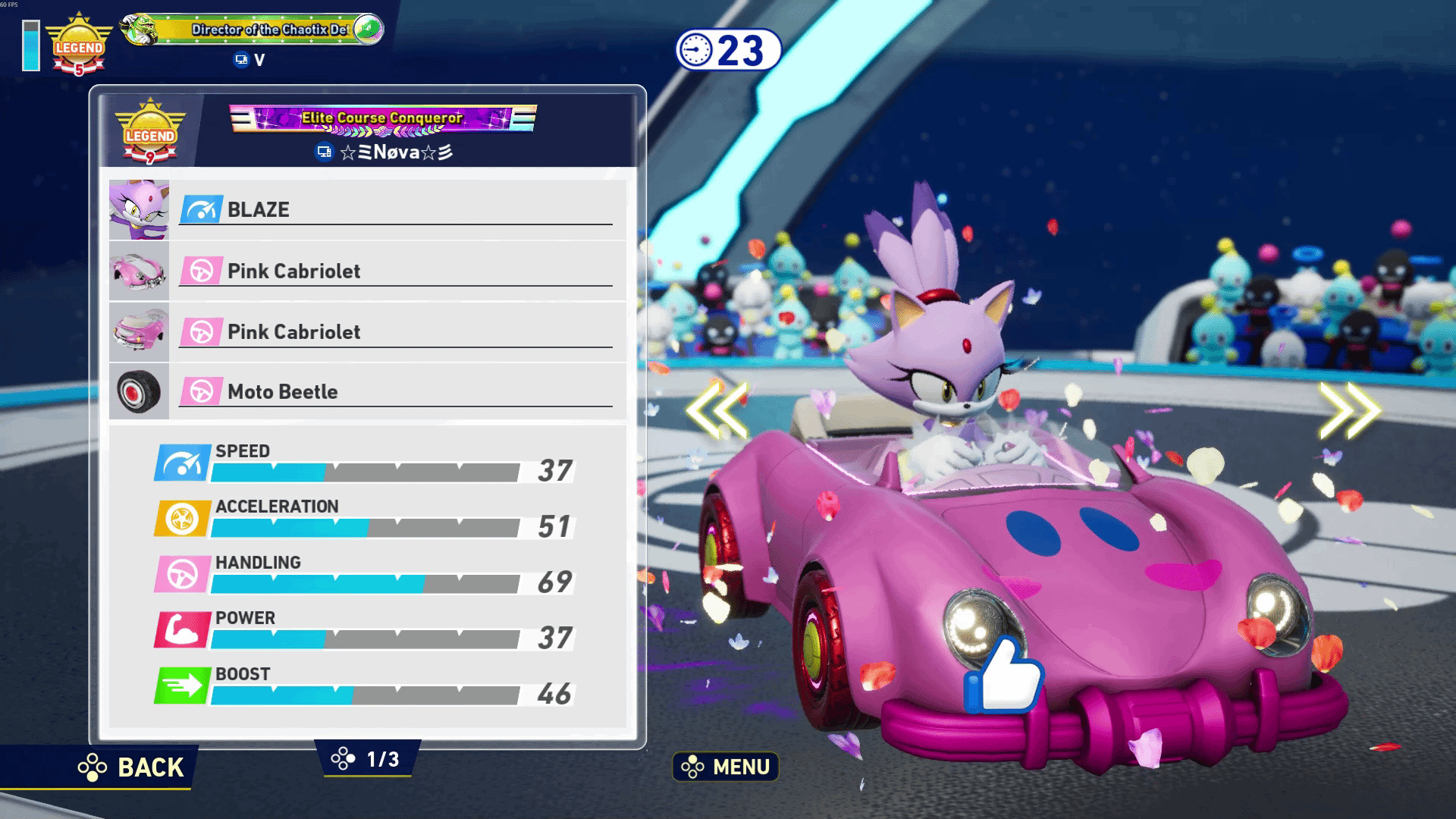1456x819 pixels.
Task: Show the previous player with left arrows
Action: click(717, 410)
